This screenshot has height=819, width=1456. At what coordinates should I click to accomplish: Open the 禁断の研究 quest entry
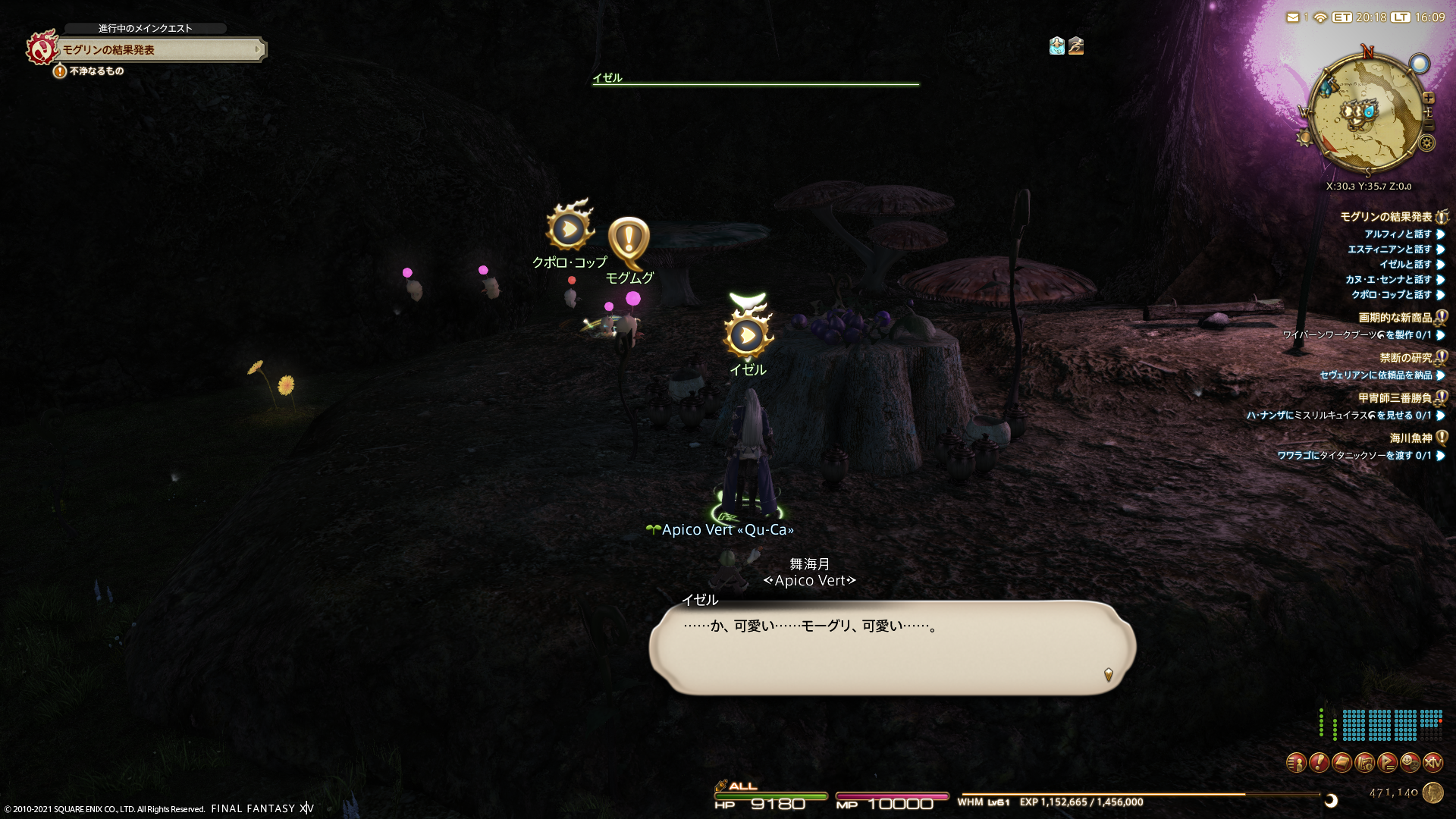click(x=1405, y=358)
